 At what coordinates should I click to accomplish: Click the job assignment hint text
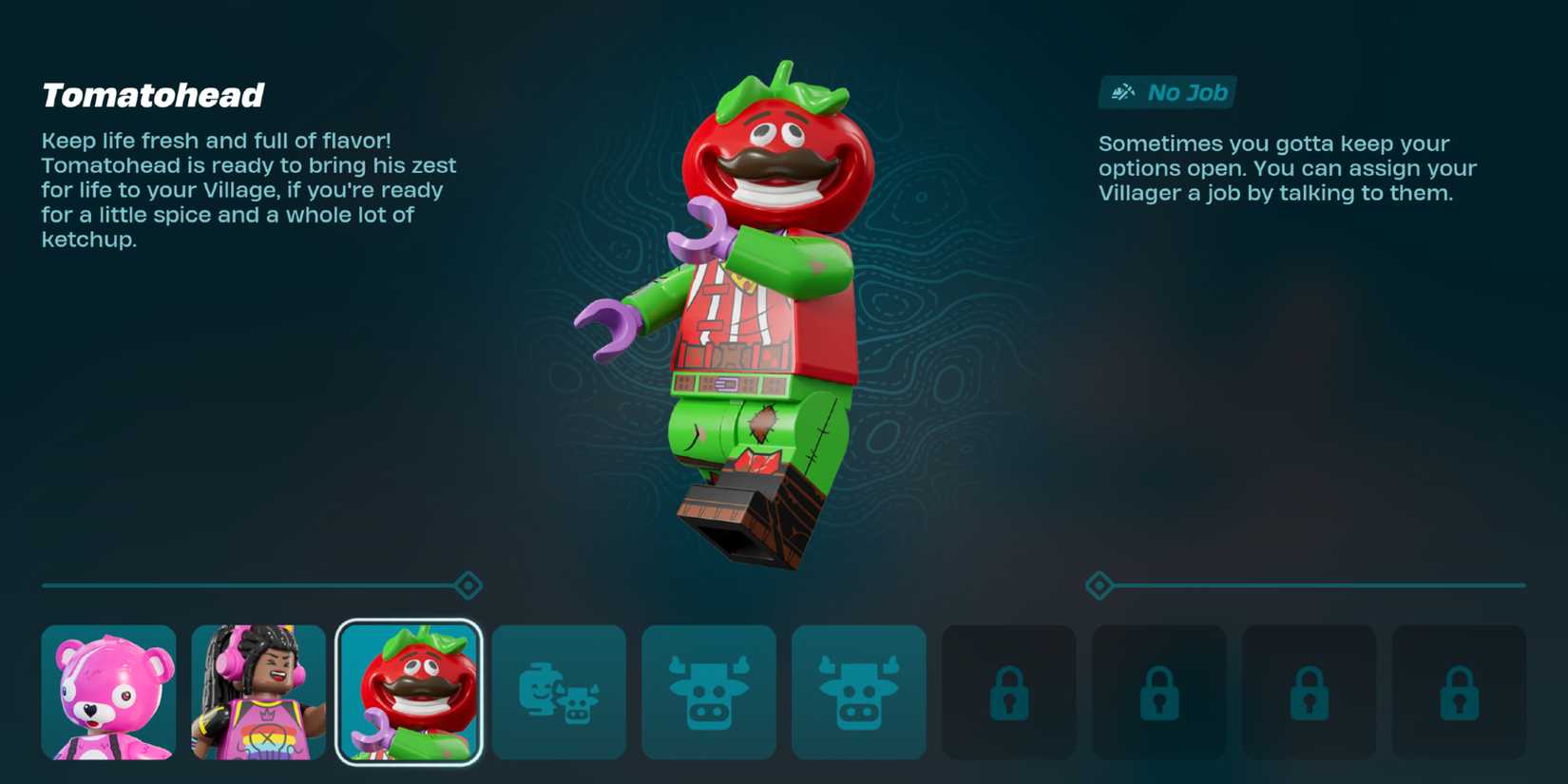[1287, 168]
